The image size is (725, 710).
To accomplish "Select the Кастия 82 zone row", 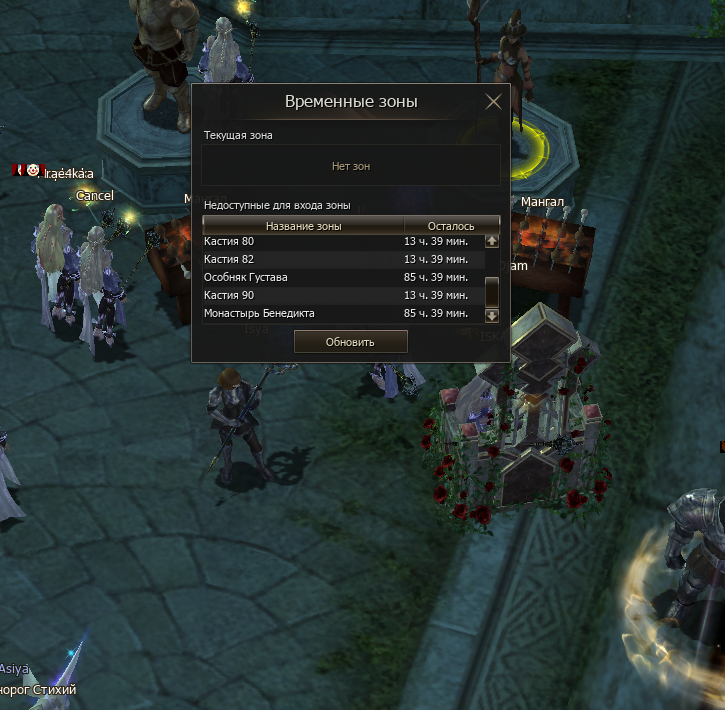I will (x=340, y=259).
